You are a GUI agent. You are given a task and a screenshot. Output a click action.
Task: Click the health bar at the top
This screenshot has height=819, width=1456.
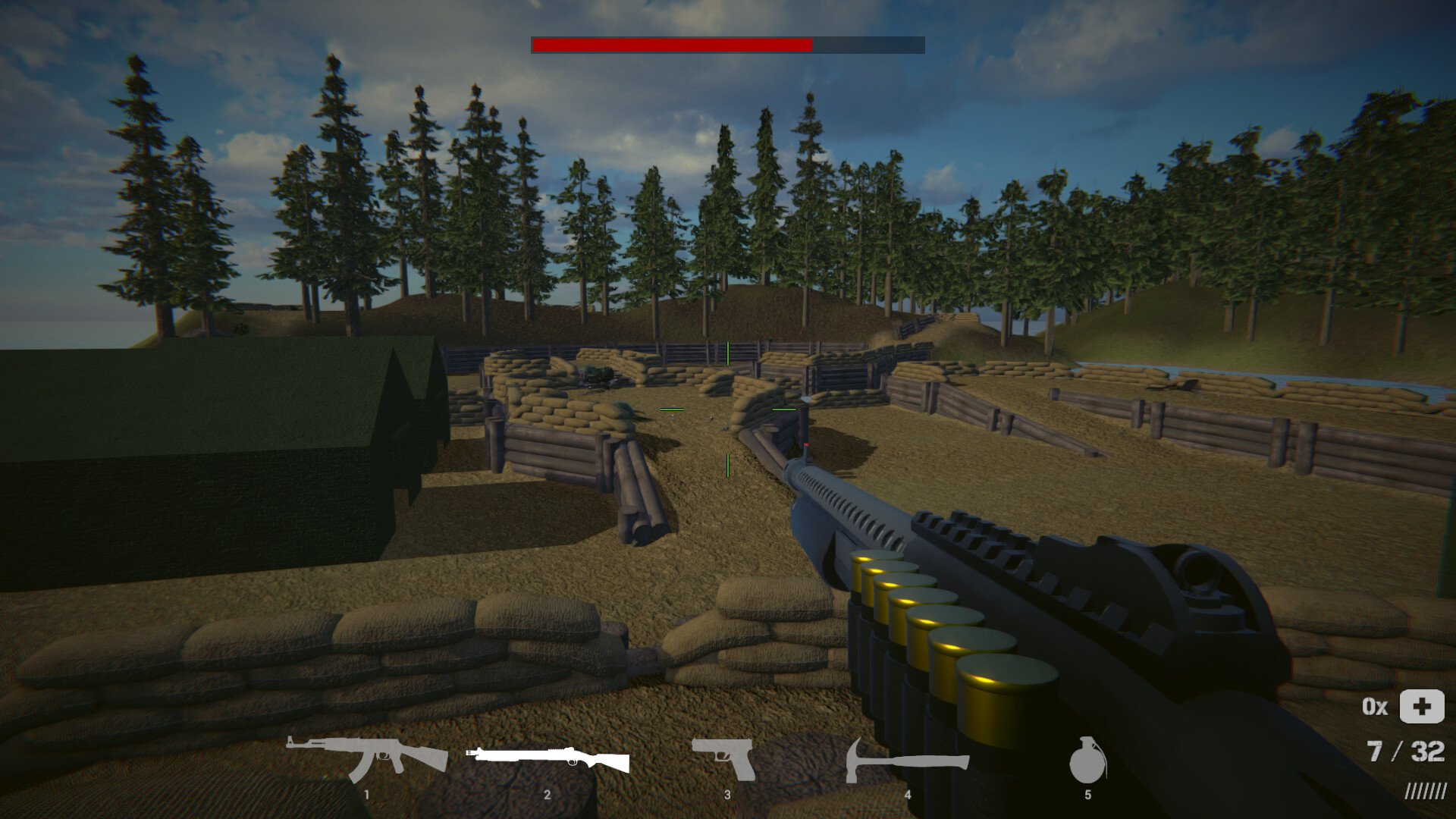pyautogui.click(x=727, y=45)
